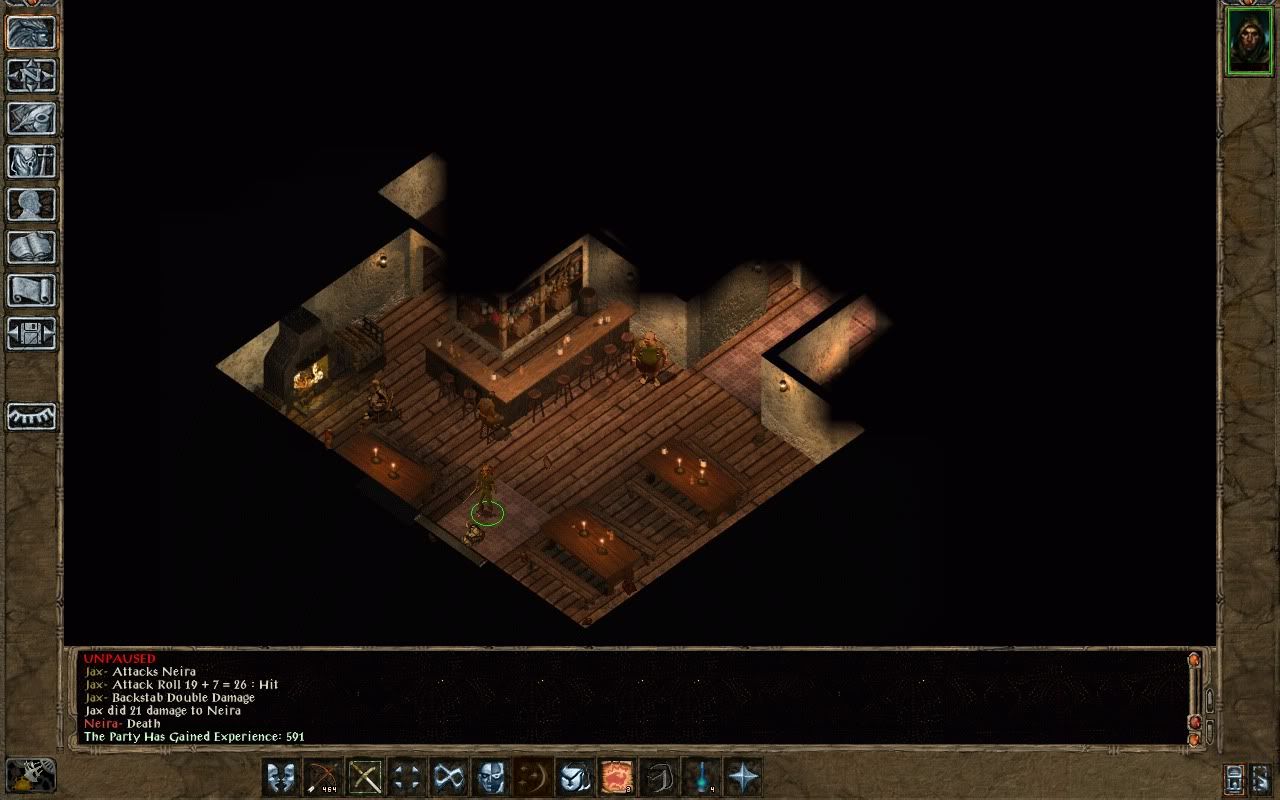Open the mage spellbook button
The height and width of the screenshot is (800, 1280).
tap(32, 247)
